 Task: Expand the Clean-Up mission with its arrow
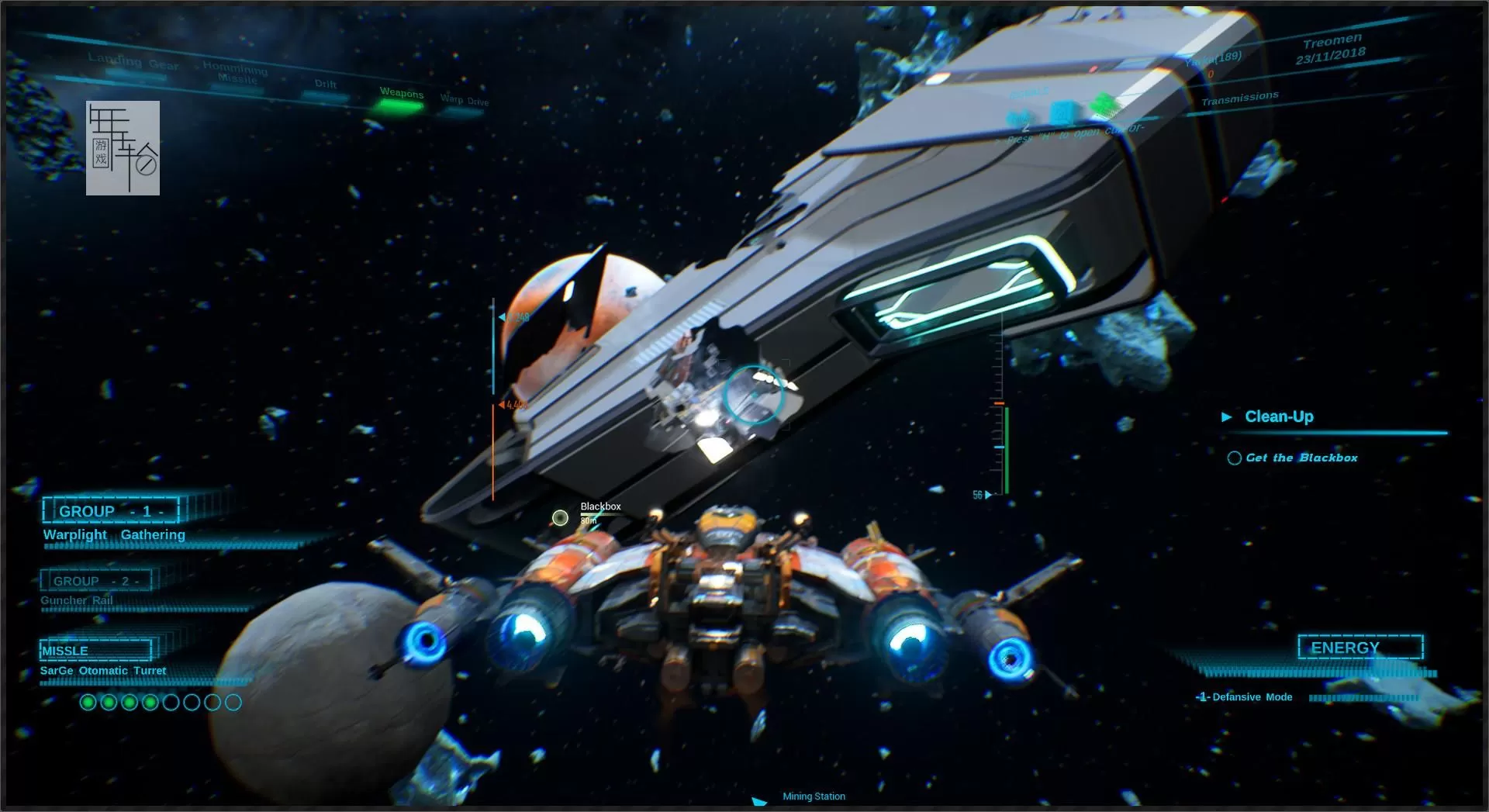tap(1227, 416)
